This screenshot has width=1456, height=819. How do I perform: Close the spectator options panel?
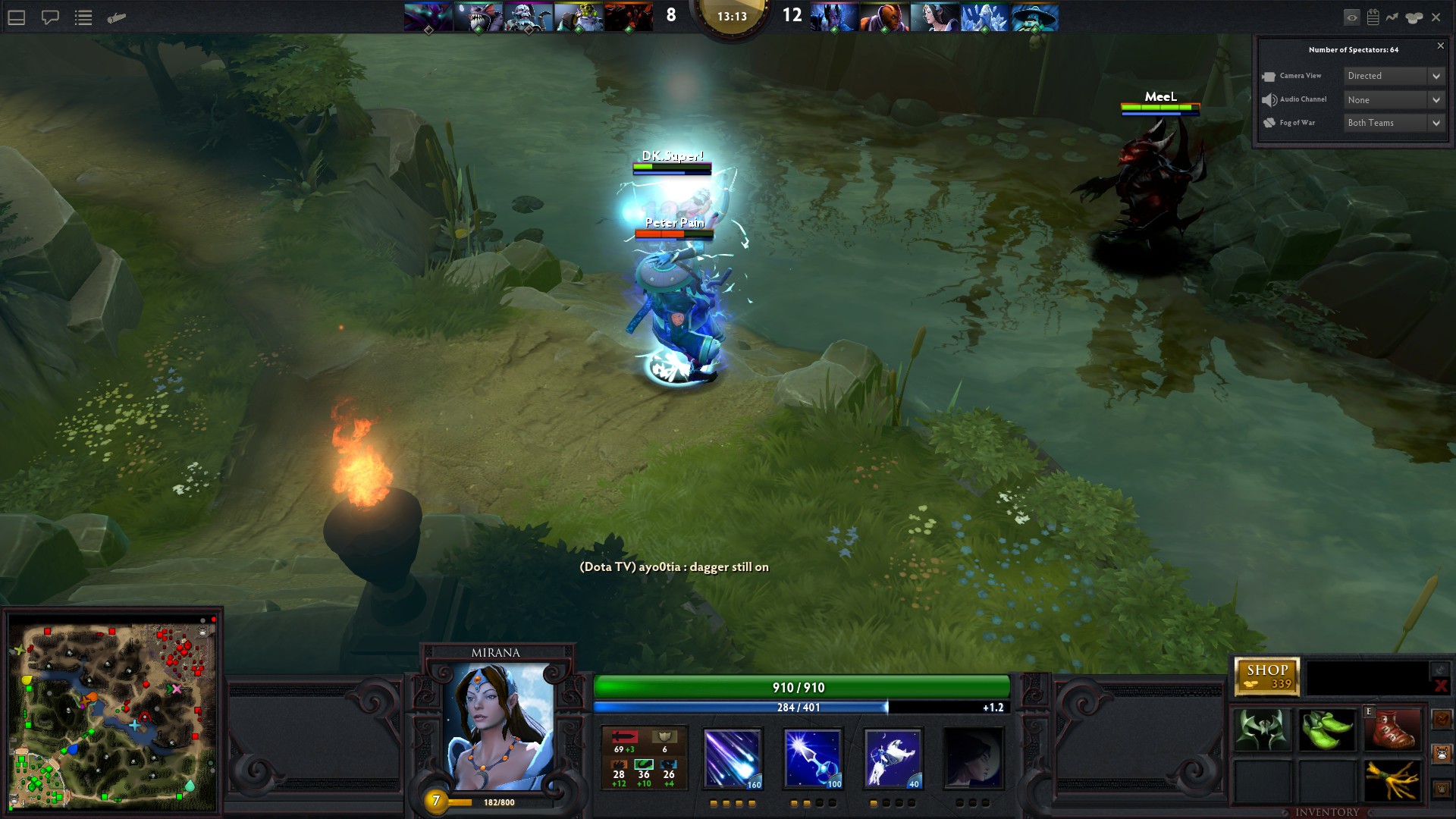(1441, 46)
